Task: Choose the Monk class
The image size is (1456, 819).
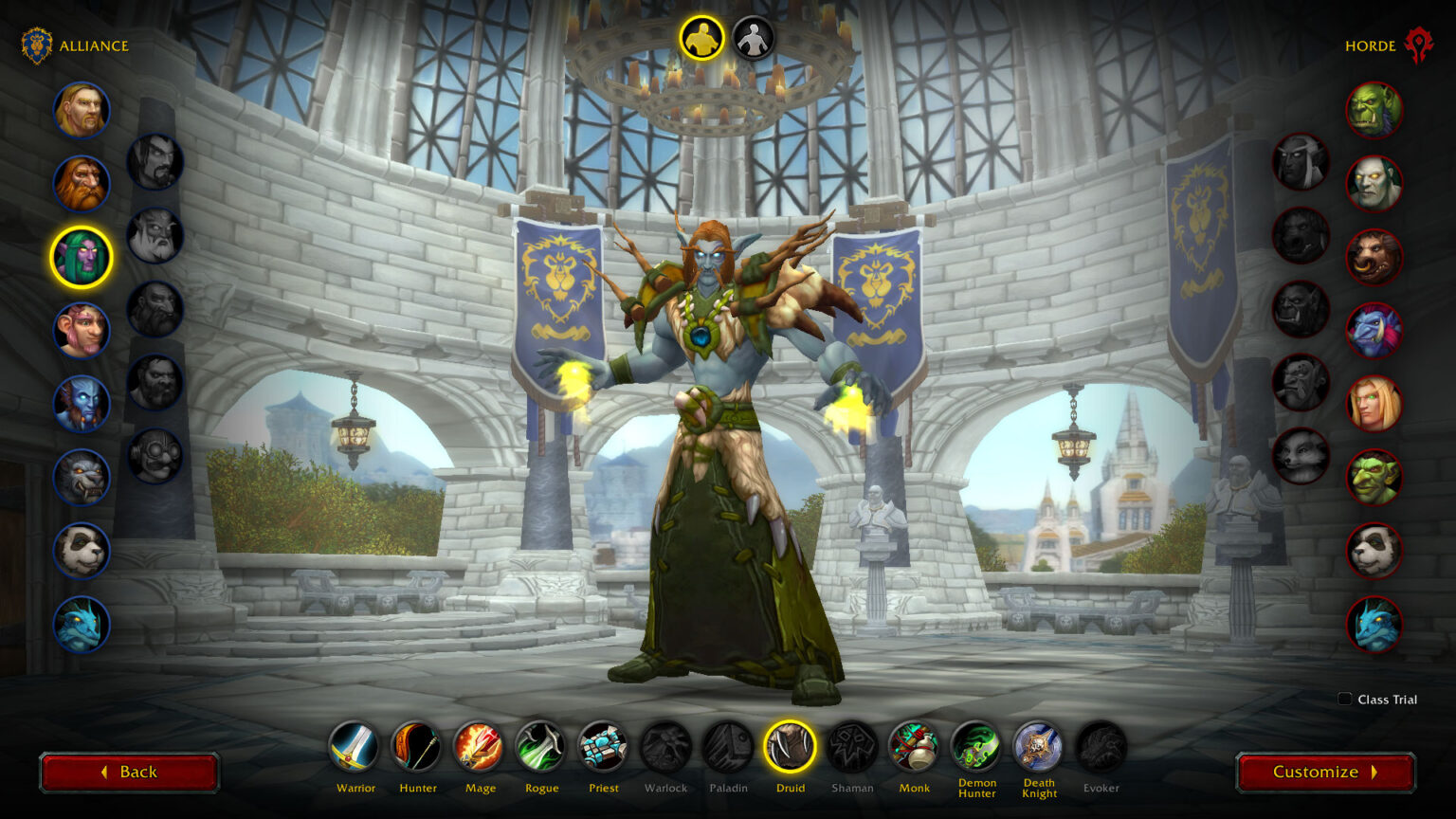Action: point(914,748)
